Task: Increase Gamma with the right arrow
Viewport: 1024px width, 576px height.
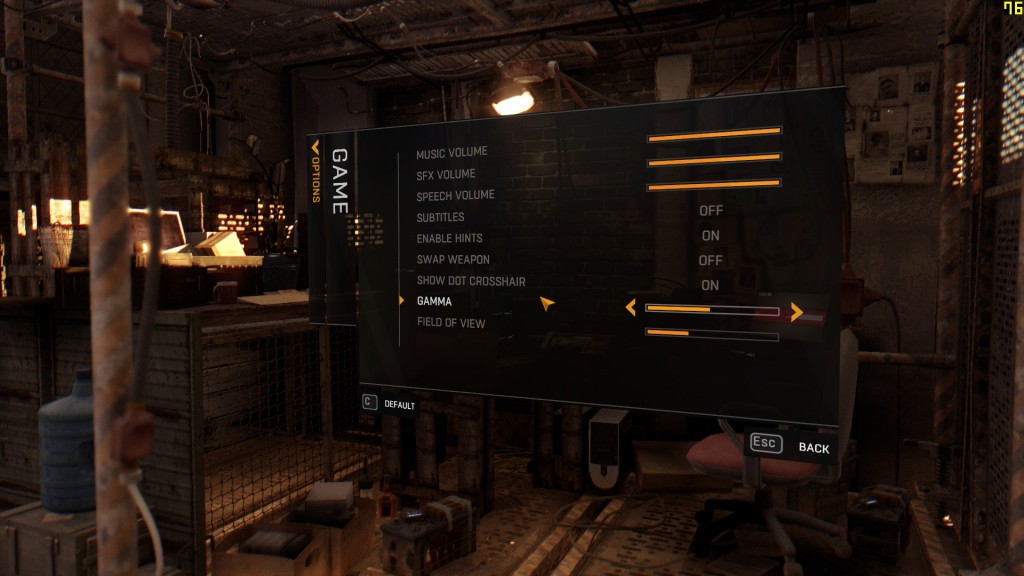Action: coord(797,312)
